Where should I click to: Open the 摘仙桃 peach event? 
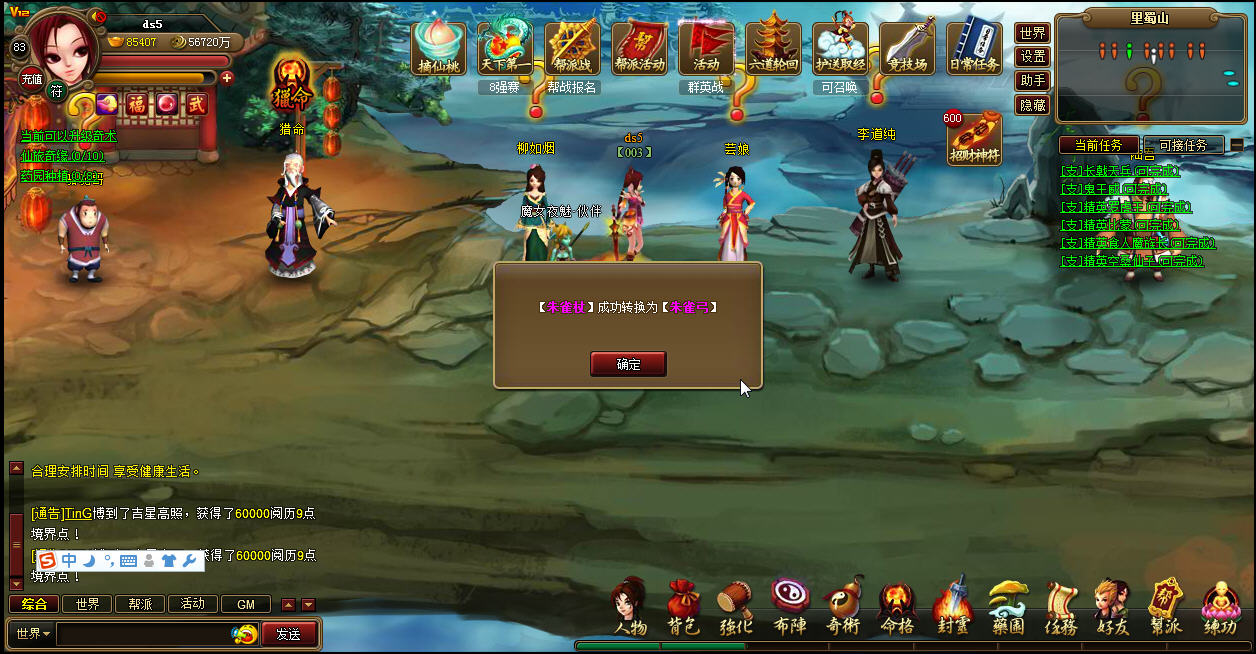438,47
